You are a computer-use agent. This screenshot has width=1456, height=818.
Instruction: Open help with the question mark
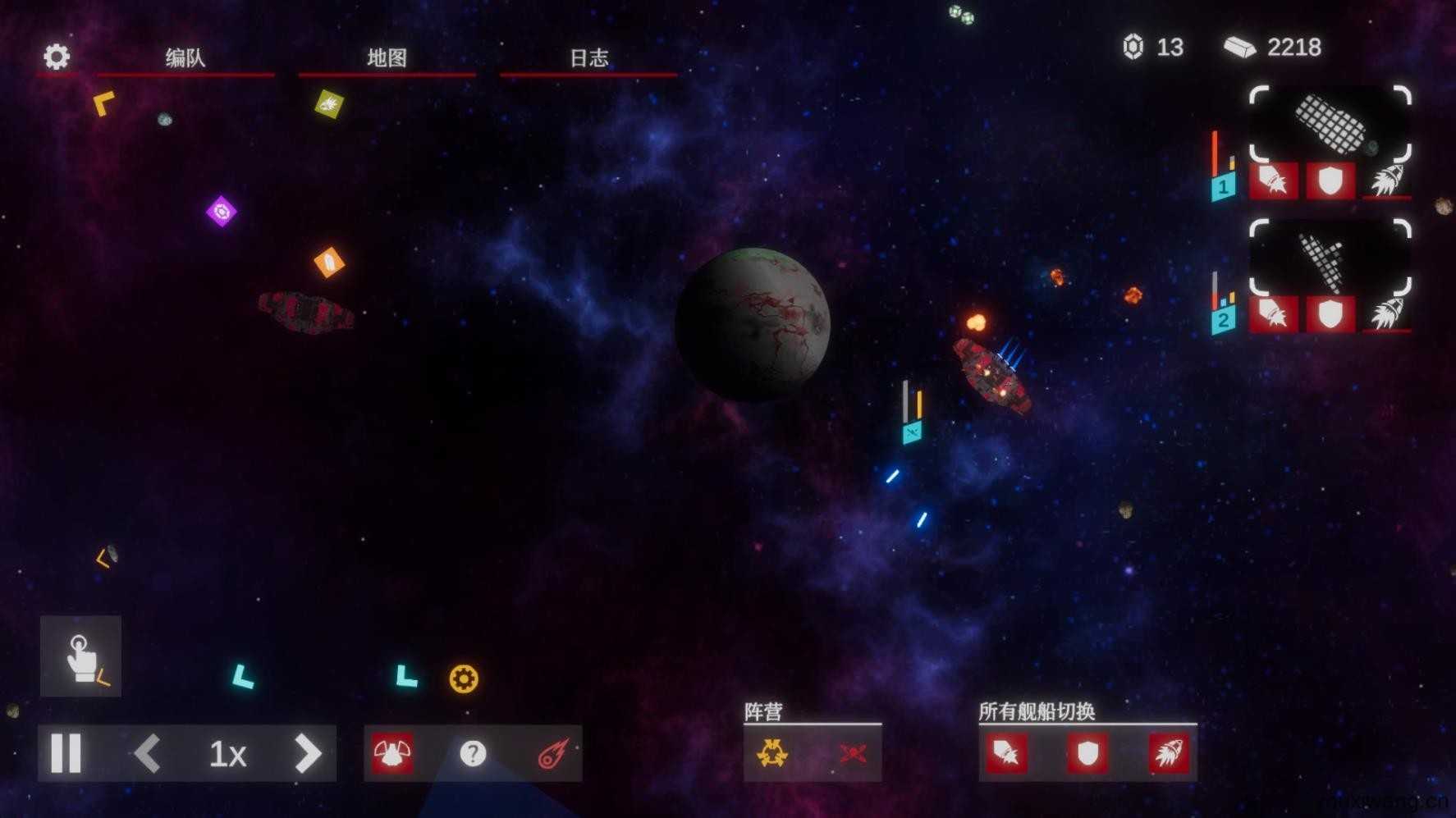point(473,753)
